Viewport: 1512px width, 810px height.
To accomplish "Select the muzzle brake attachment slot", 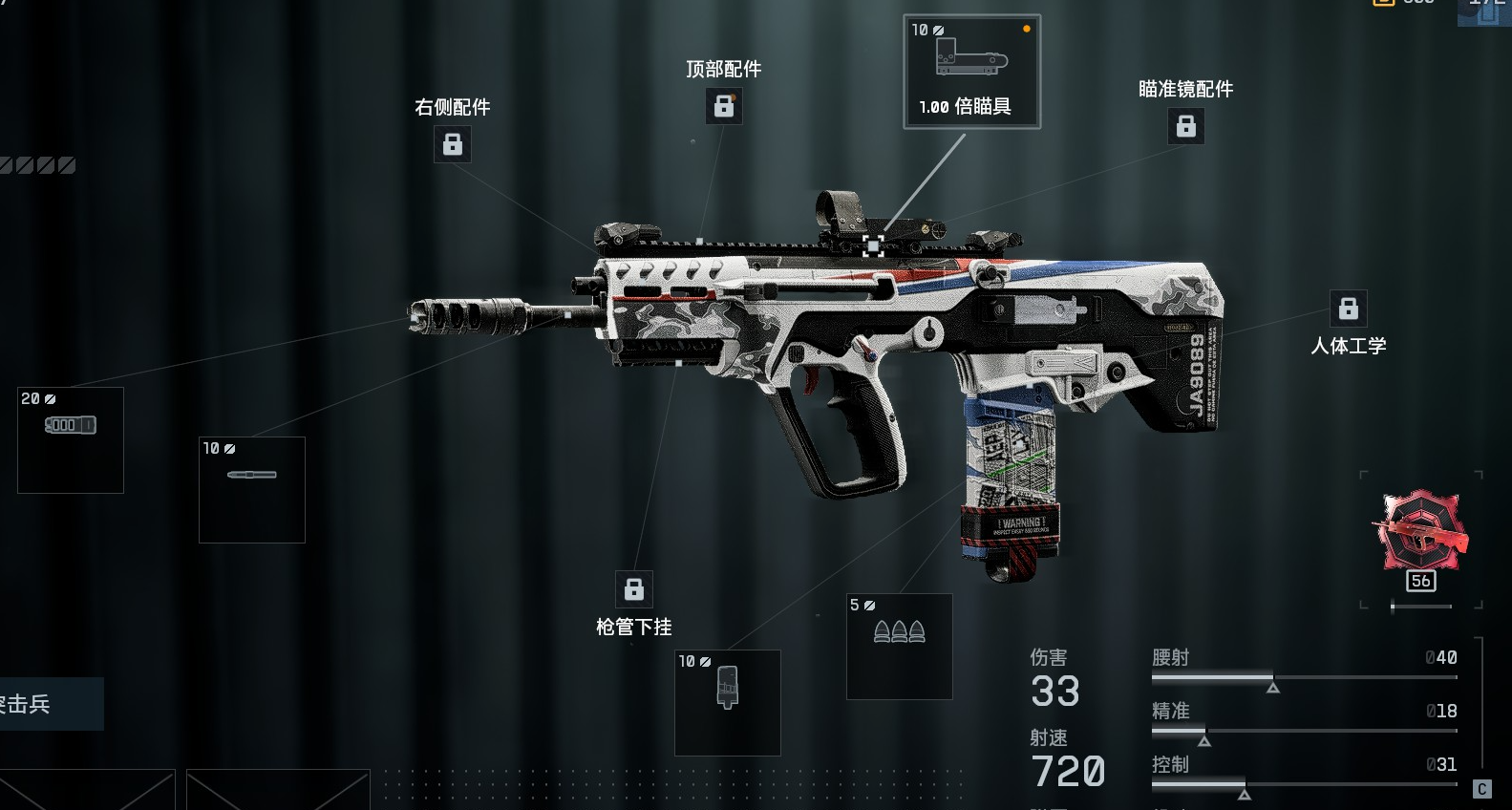I will coord(71,440).
